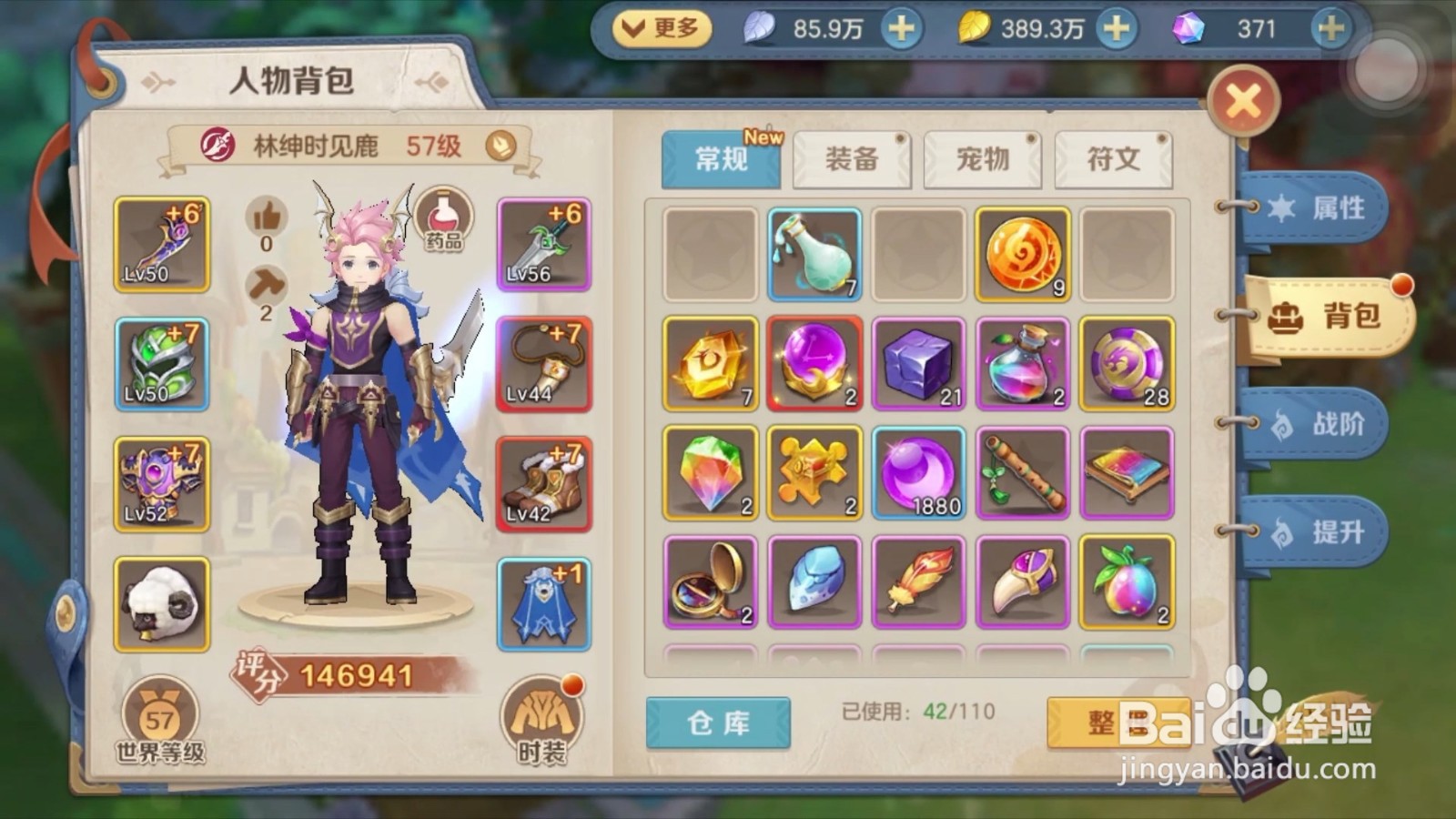
Task: Switch to the 符文 rune tab
Action: click(1112, 158)
